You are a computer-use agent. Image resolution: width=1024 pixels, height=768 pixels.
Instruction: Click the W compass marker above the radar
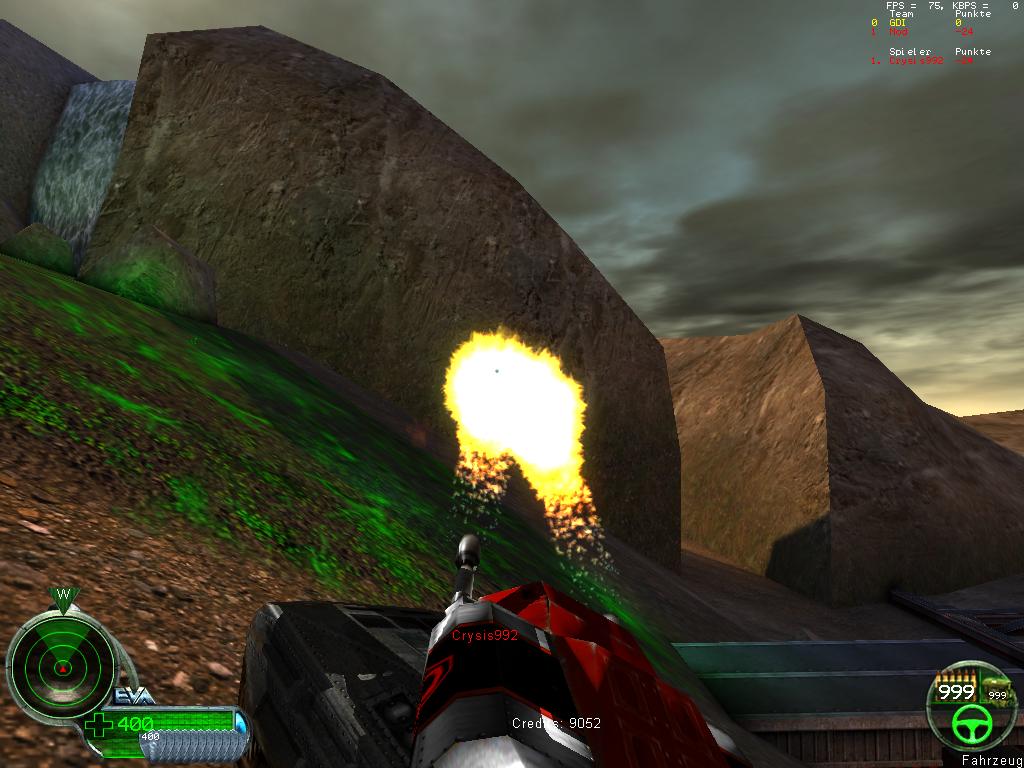coord(63,596)
